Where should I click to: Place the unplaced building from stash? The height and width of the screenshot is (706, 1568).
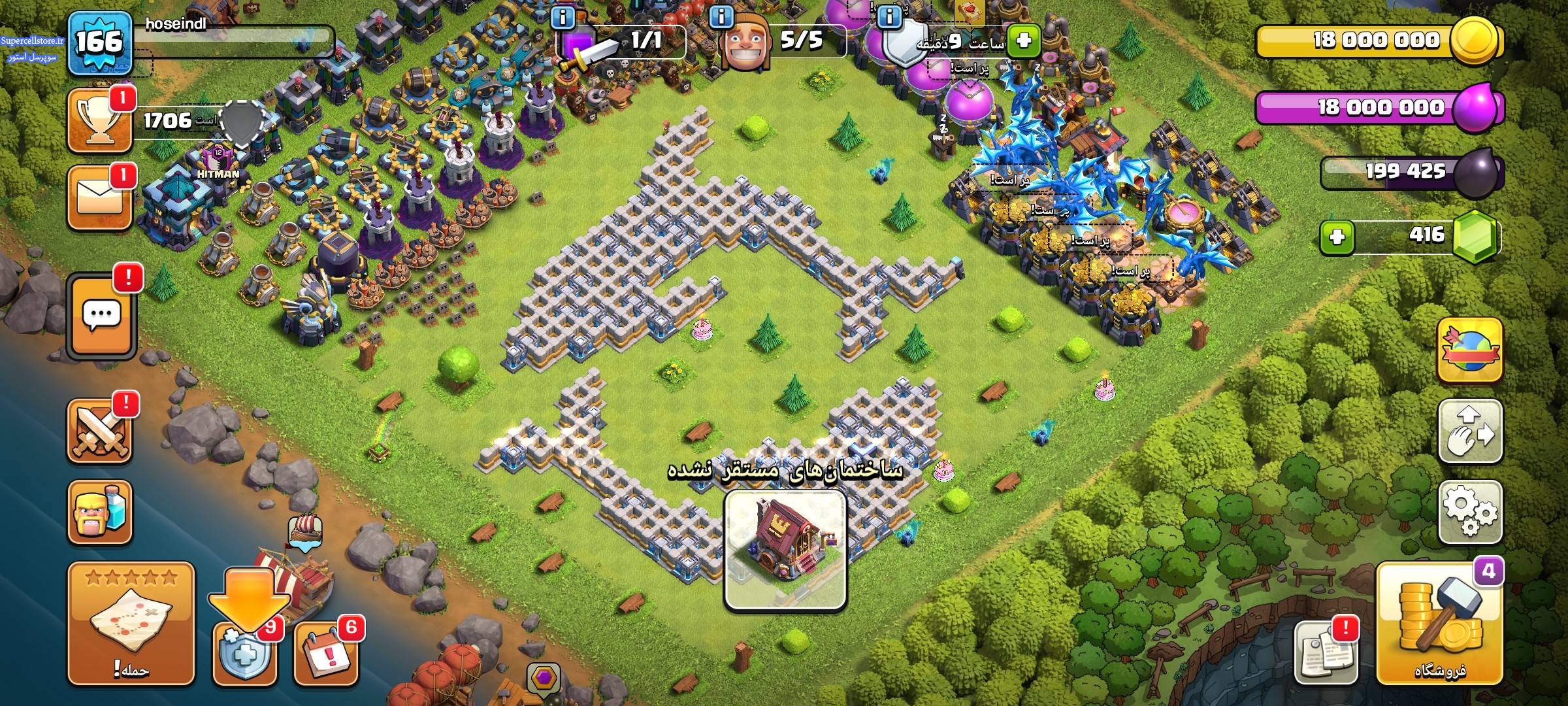(785, 549)
